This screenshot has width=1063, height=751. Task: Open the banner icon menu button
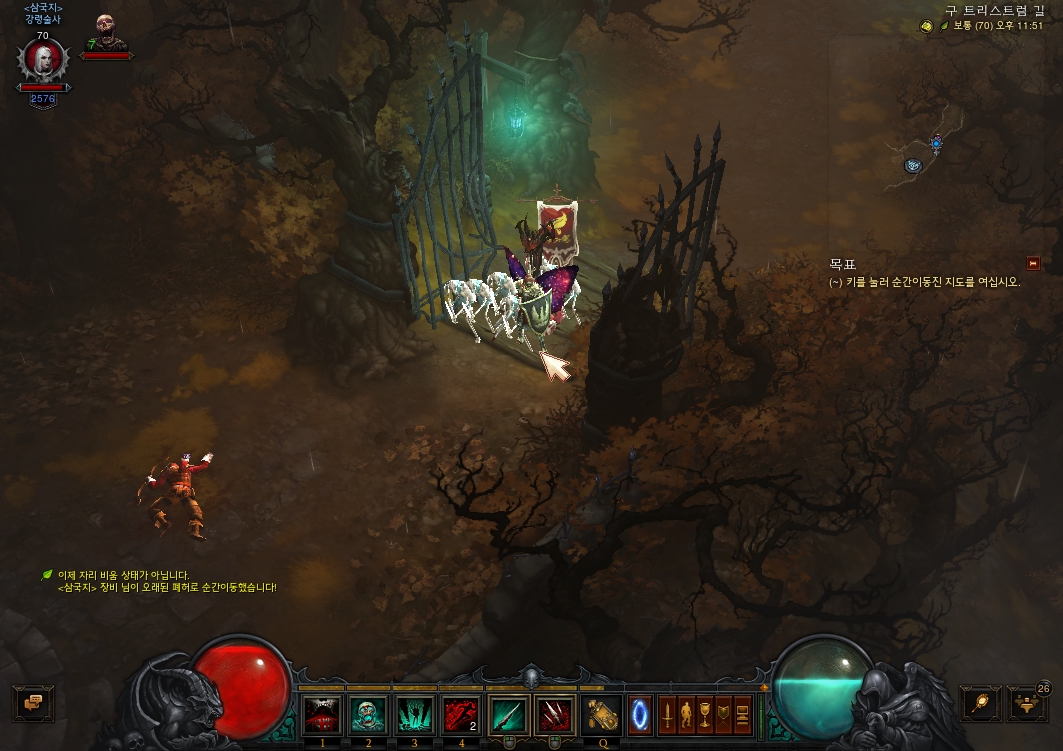[724, 715]
